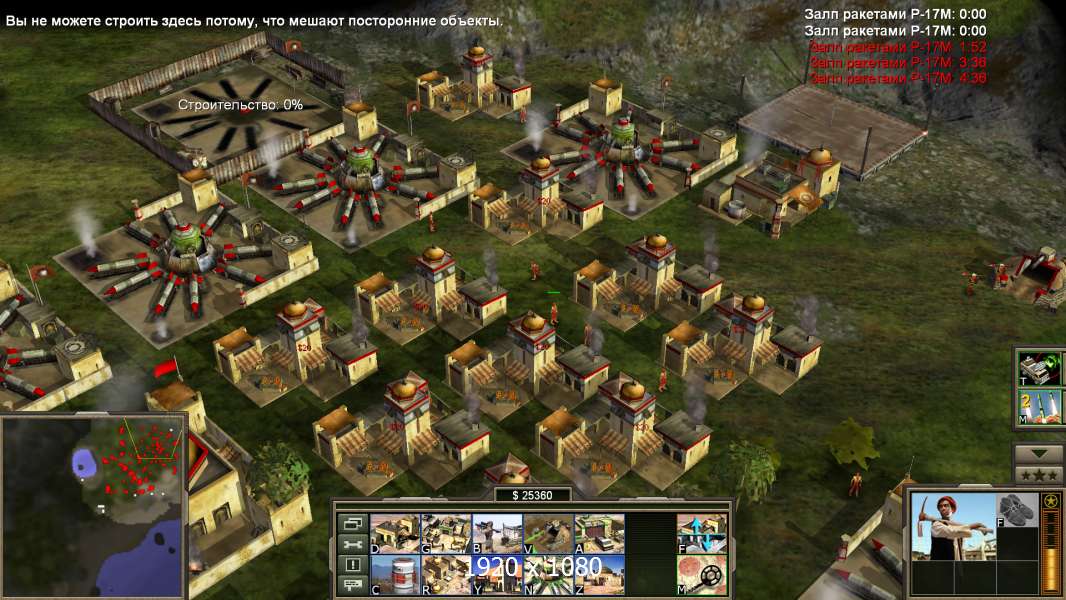
Task: Open the overlapping windows button
Action: 351,523
